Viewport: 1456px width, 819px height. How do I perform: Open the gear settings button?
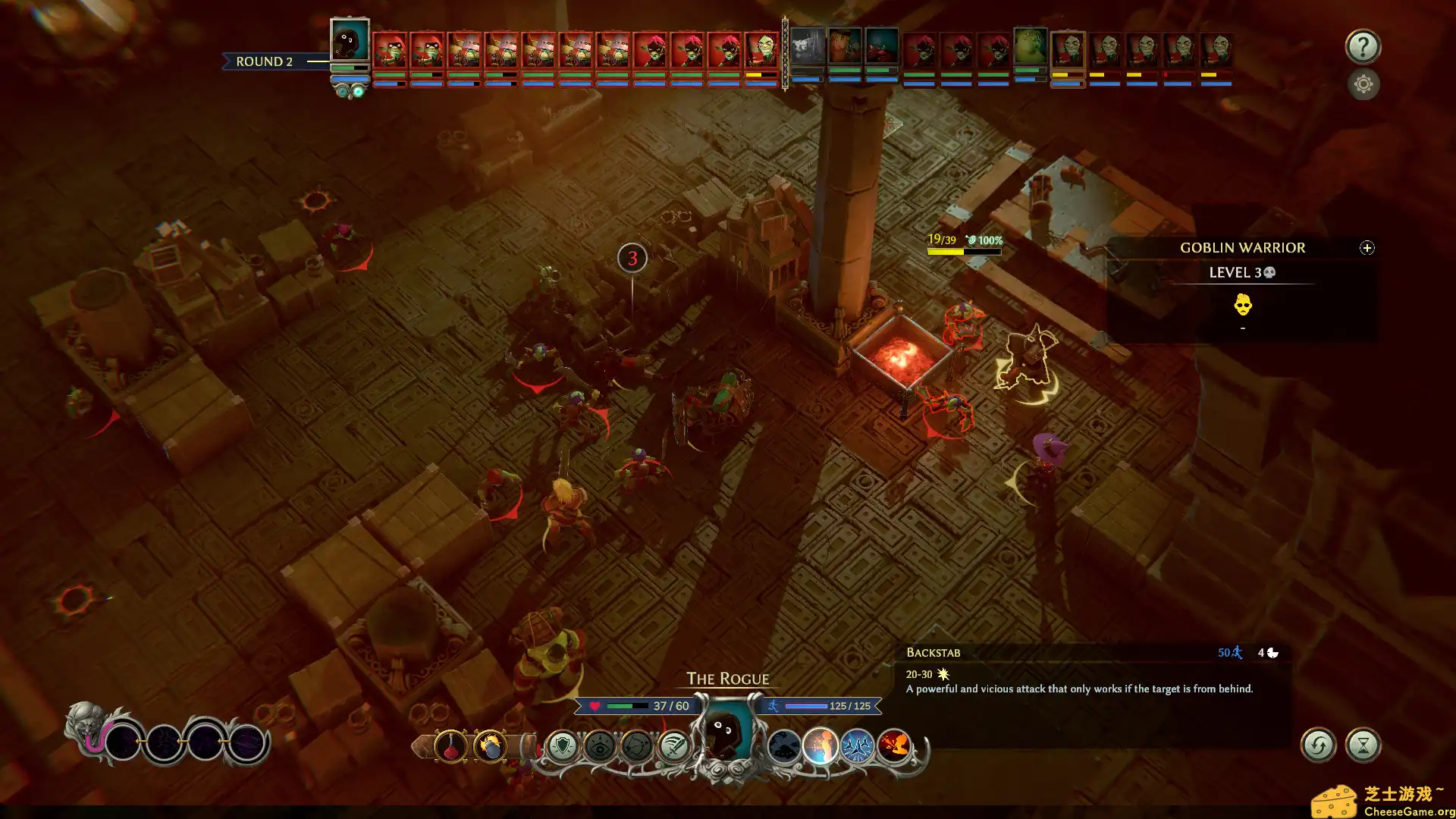[x=1363, y=84]
